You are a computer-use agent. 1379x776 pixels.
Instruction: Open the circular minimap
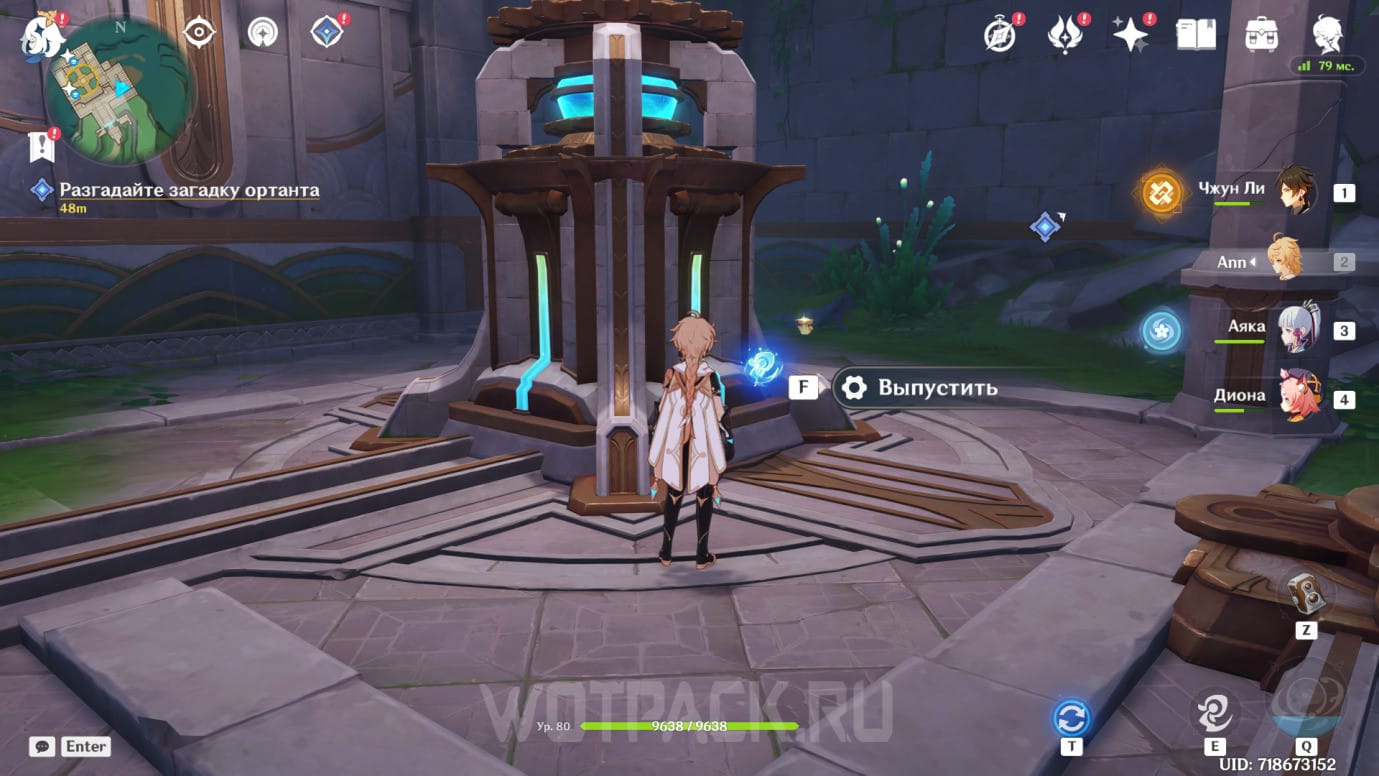click(117, 89)
